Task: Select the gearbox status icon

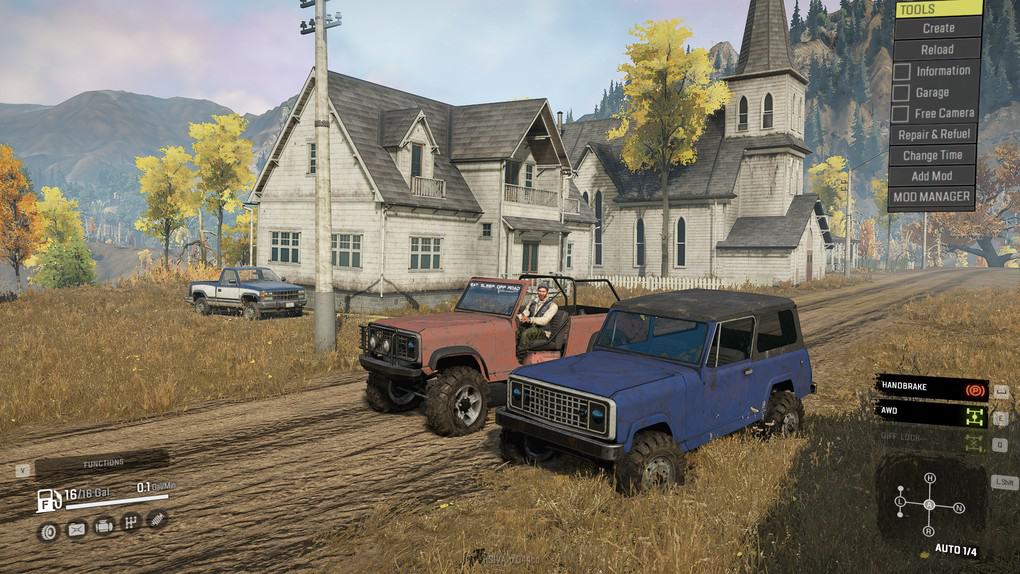Action: pyautogui.click(x=130, y=521)
